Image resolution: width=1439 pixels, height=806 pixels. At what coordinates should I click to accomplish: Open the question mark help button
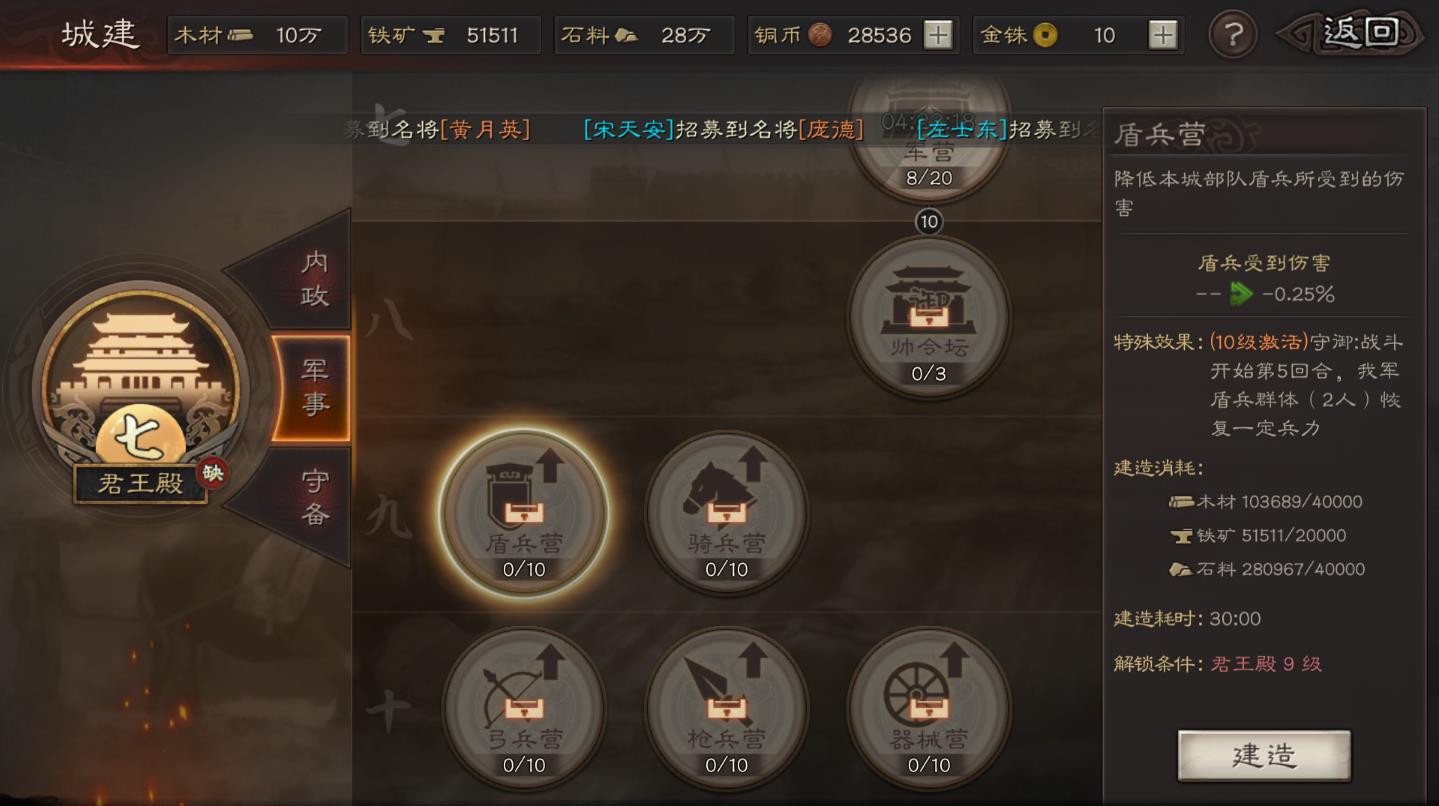tap(1232, 35)
